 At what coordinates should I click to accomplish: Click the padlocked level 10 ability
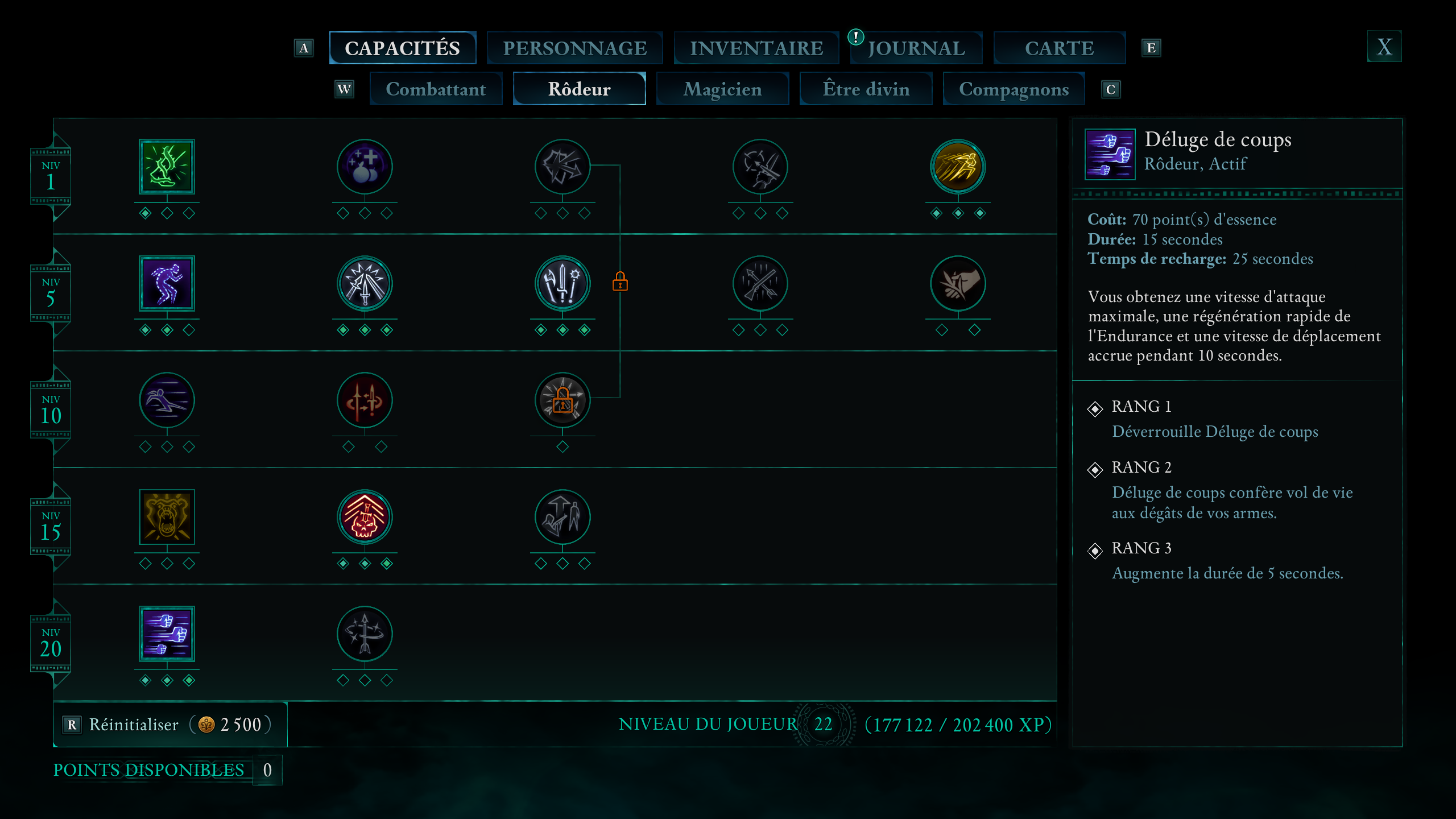click(x=562, y=400)
